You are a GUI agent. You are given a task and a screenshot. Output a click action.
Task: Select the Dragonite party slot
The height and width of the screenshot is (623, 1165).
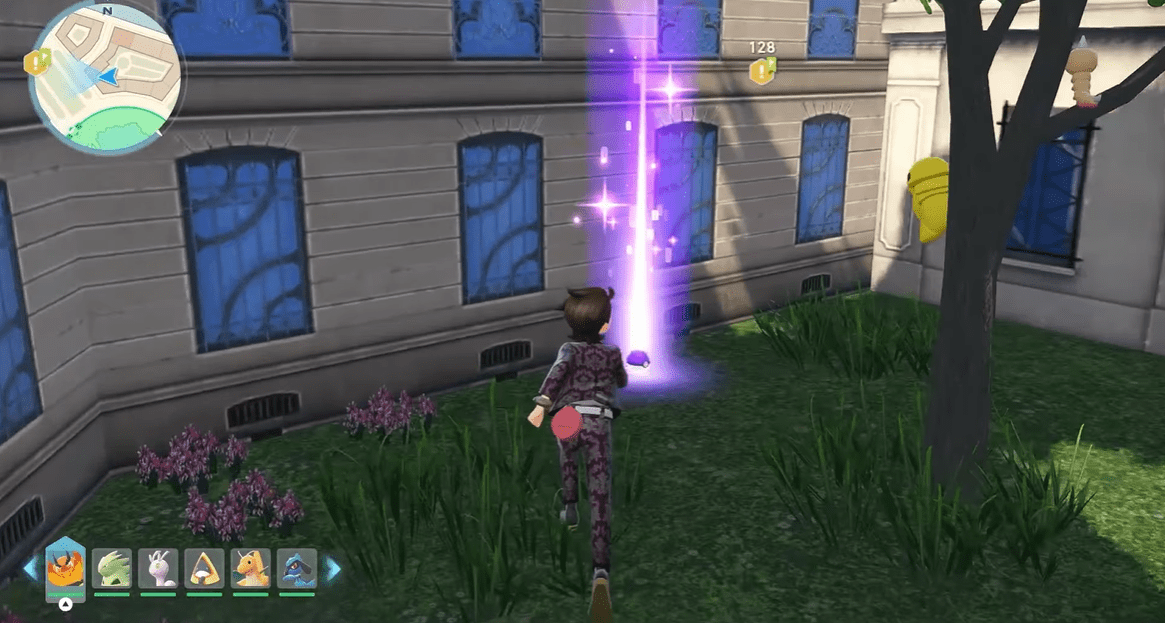[251, 568]
